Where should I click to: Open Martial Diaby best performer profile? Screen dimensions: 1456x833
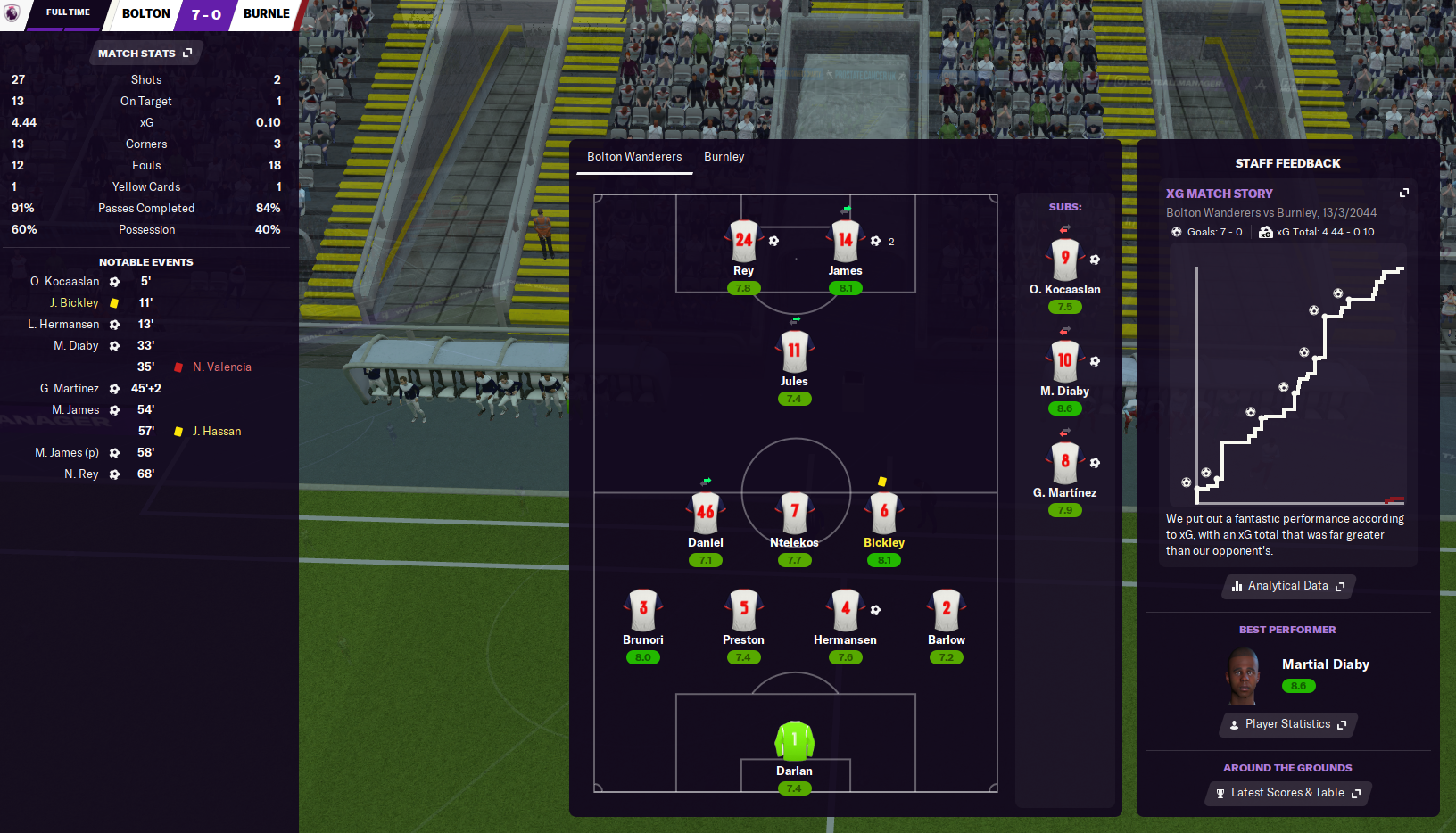pos(1325,664)
